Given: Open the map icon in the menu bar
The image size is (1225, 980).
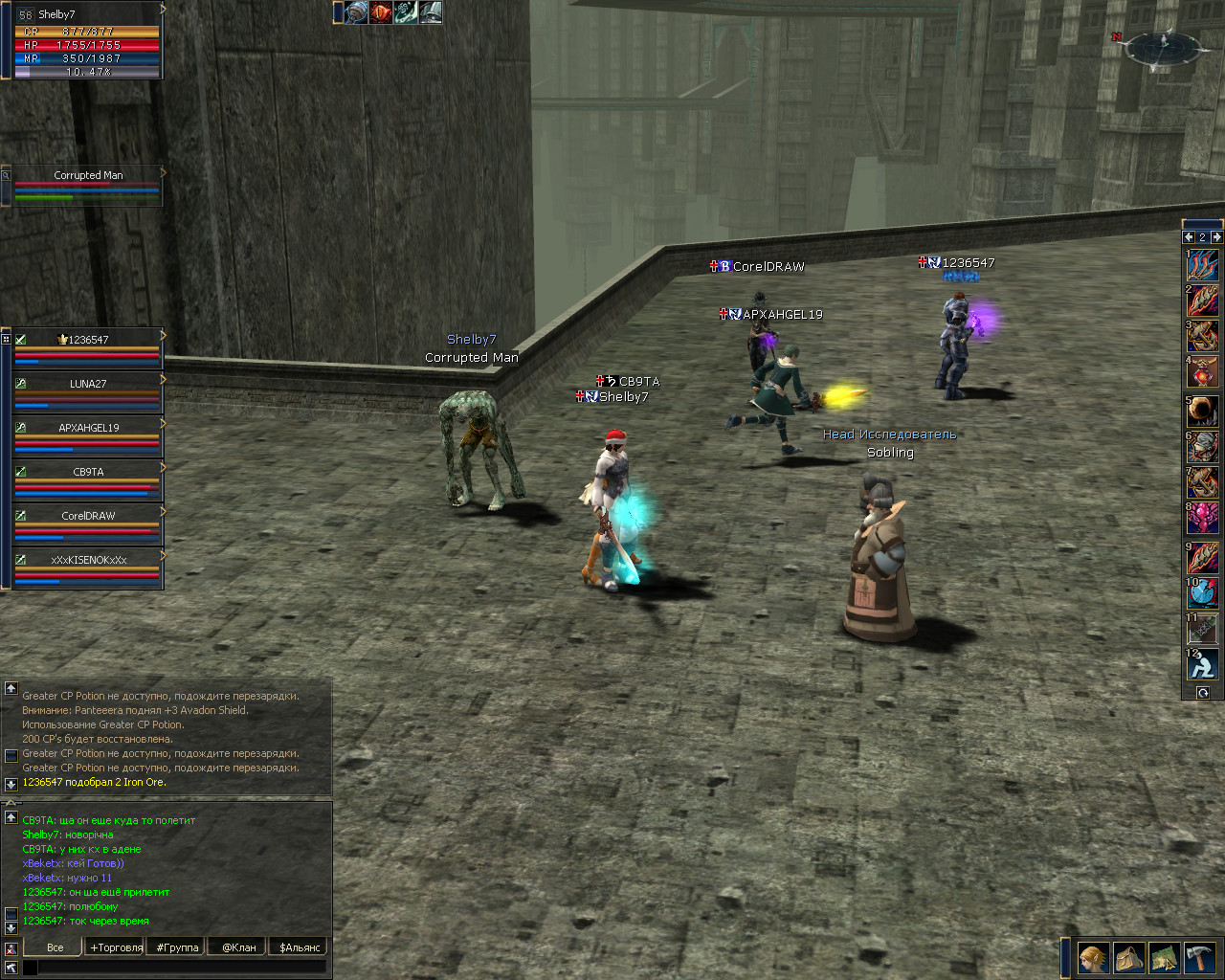Looking at the screenshot, I should 1164,957.
